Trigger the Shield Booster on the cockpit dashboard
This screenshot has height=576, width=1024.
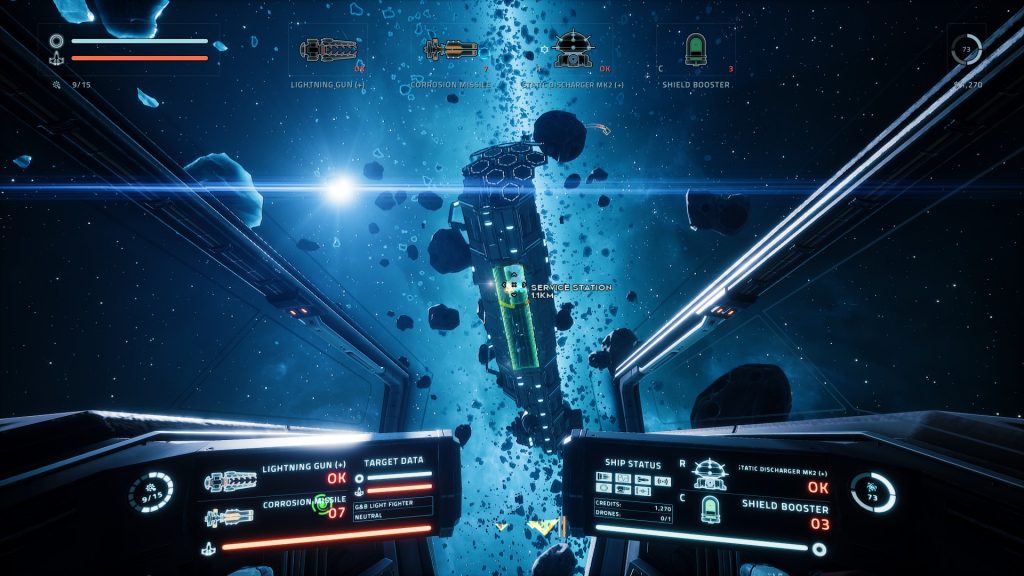click(x=711, y=510)
